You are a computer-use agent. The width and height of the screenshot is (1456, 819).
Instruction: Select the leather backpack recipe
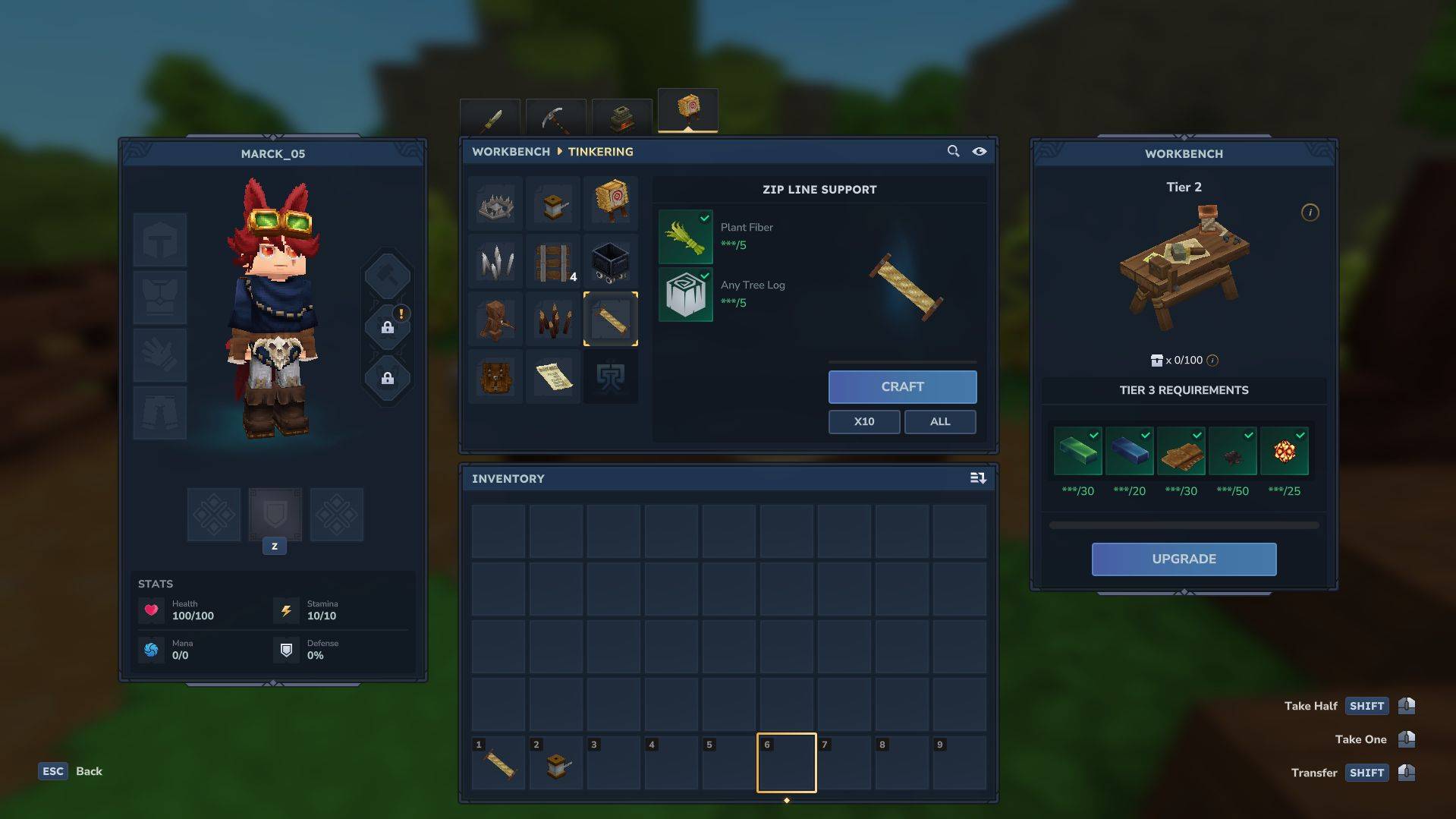point(495,377)
